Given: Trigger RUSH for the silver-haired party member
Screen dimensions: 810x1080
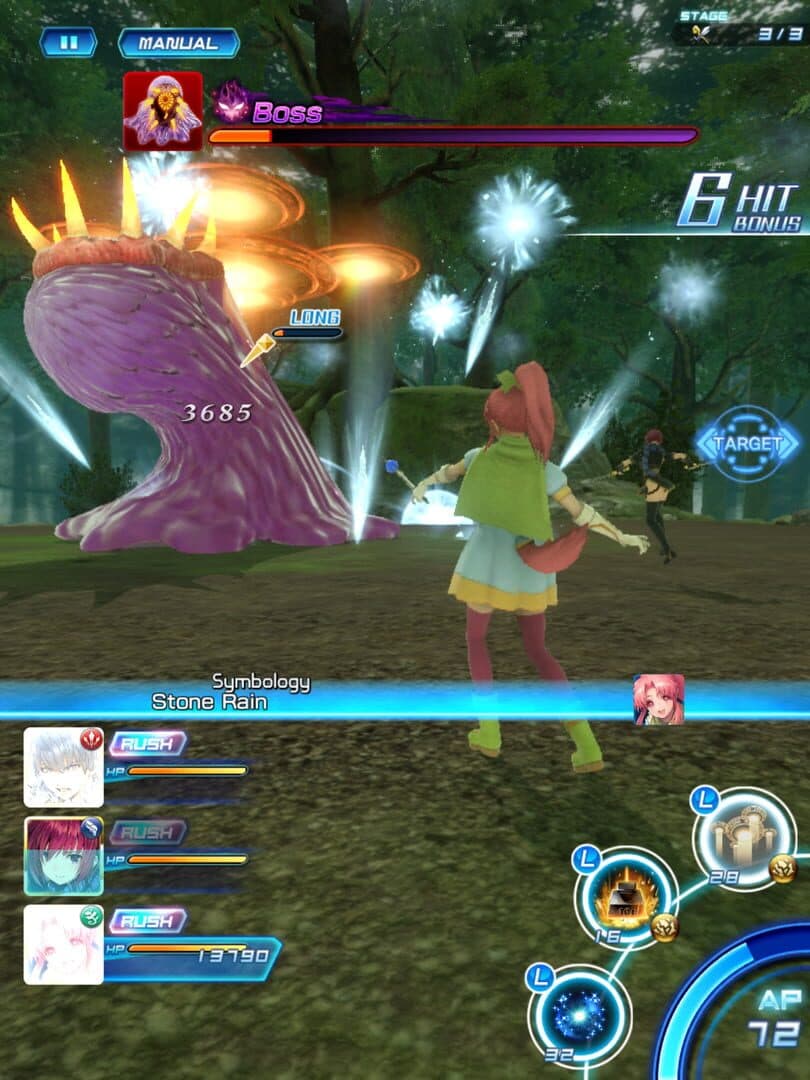Looking at the screenshot, I should (x=148, y=743).
